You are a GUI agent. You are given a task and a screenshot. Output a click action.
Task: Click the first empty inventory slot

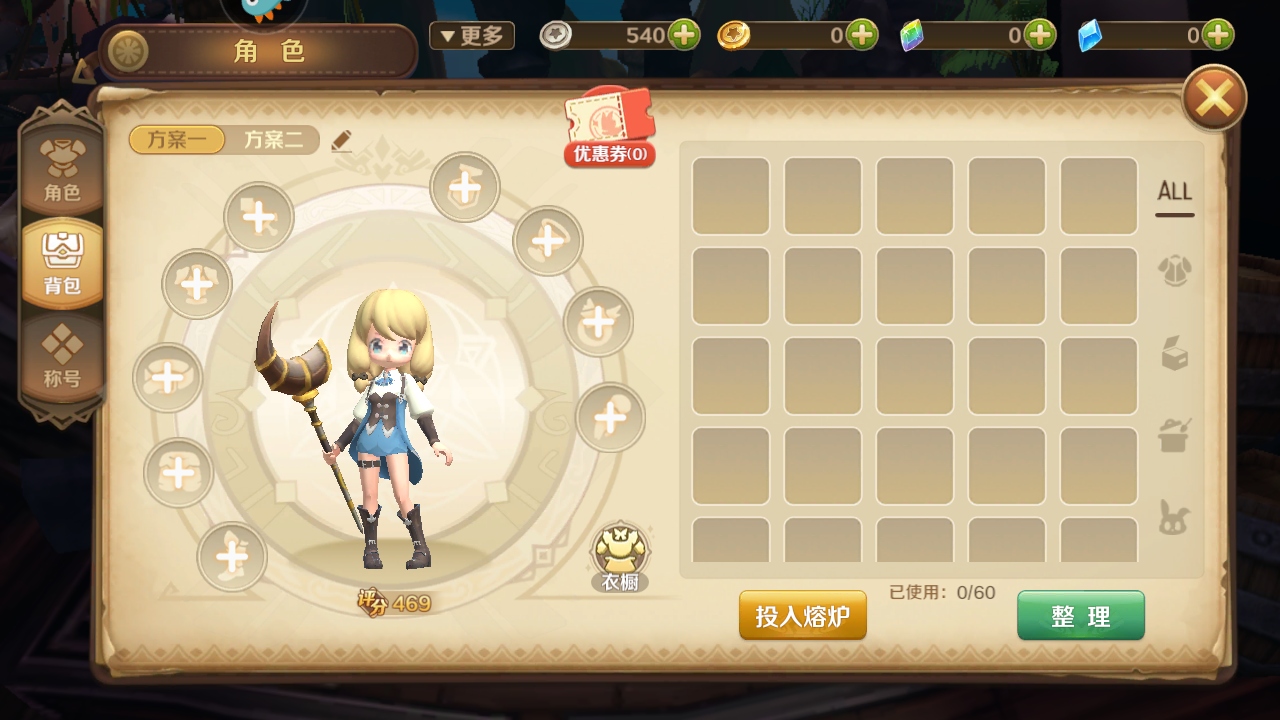tap(731, 194)
